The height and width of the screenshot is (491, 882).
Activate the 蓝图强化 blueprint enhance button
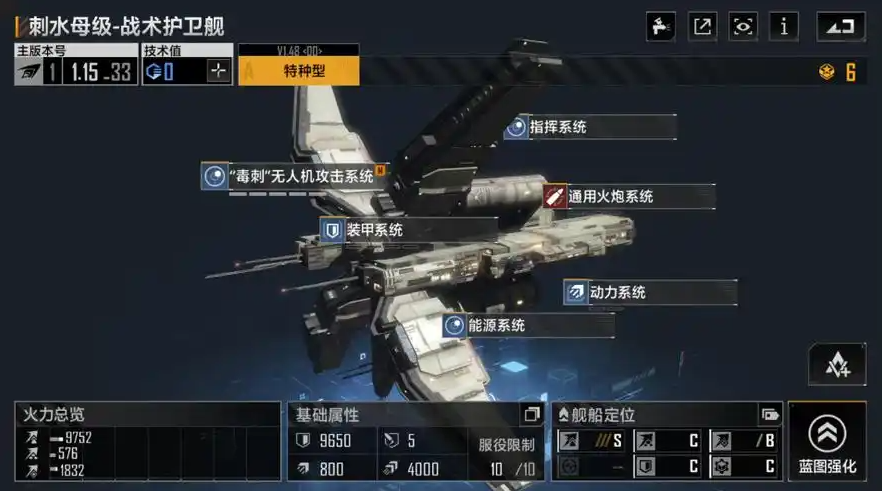point(826,442)
